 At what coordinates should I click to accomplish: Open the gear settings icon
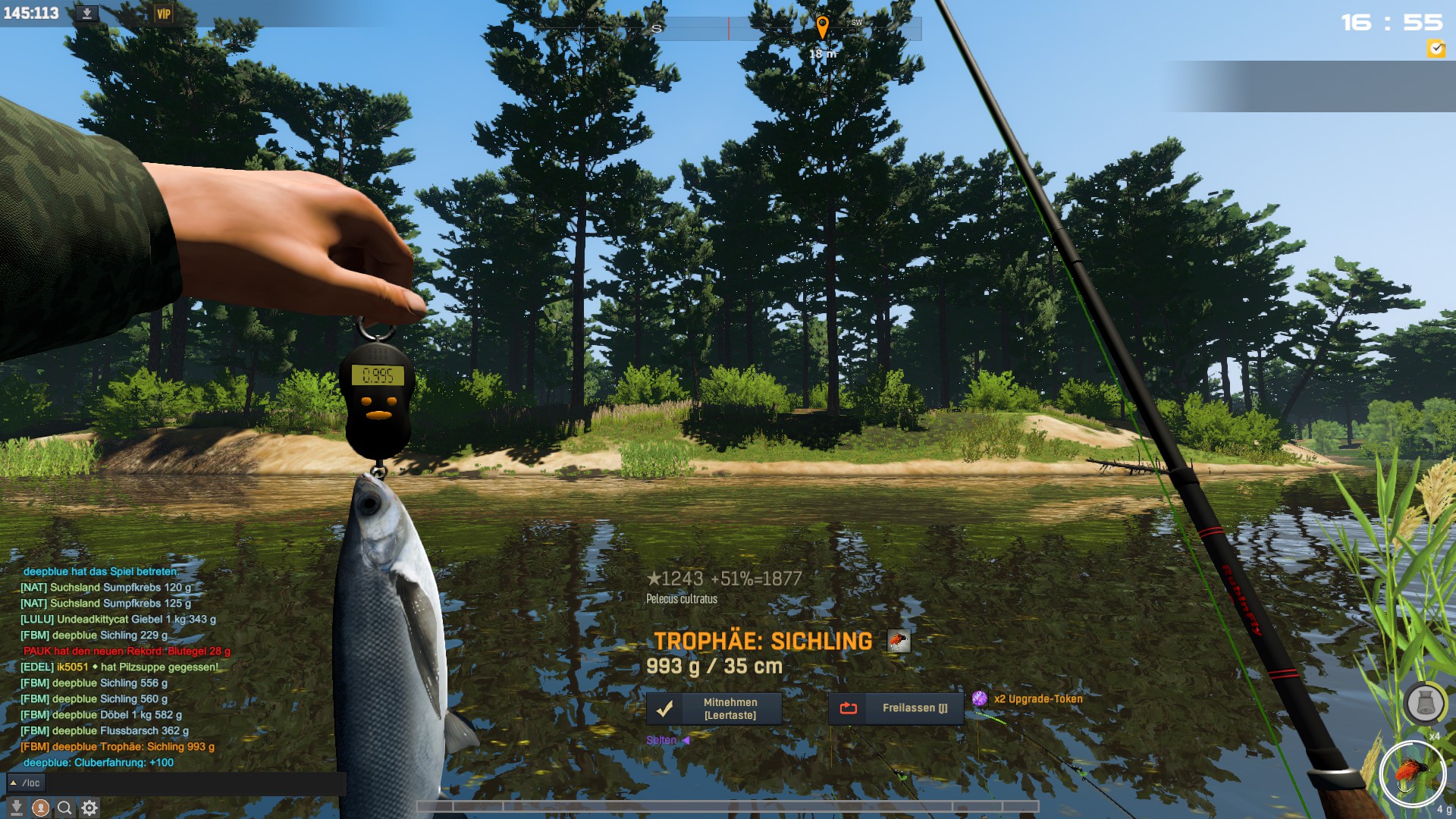coord(89,808)
